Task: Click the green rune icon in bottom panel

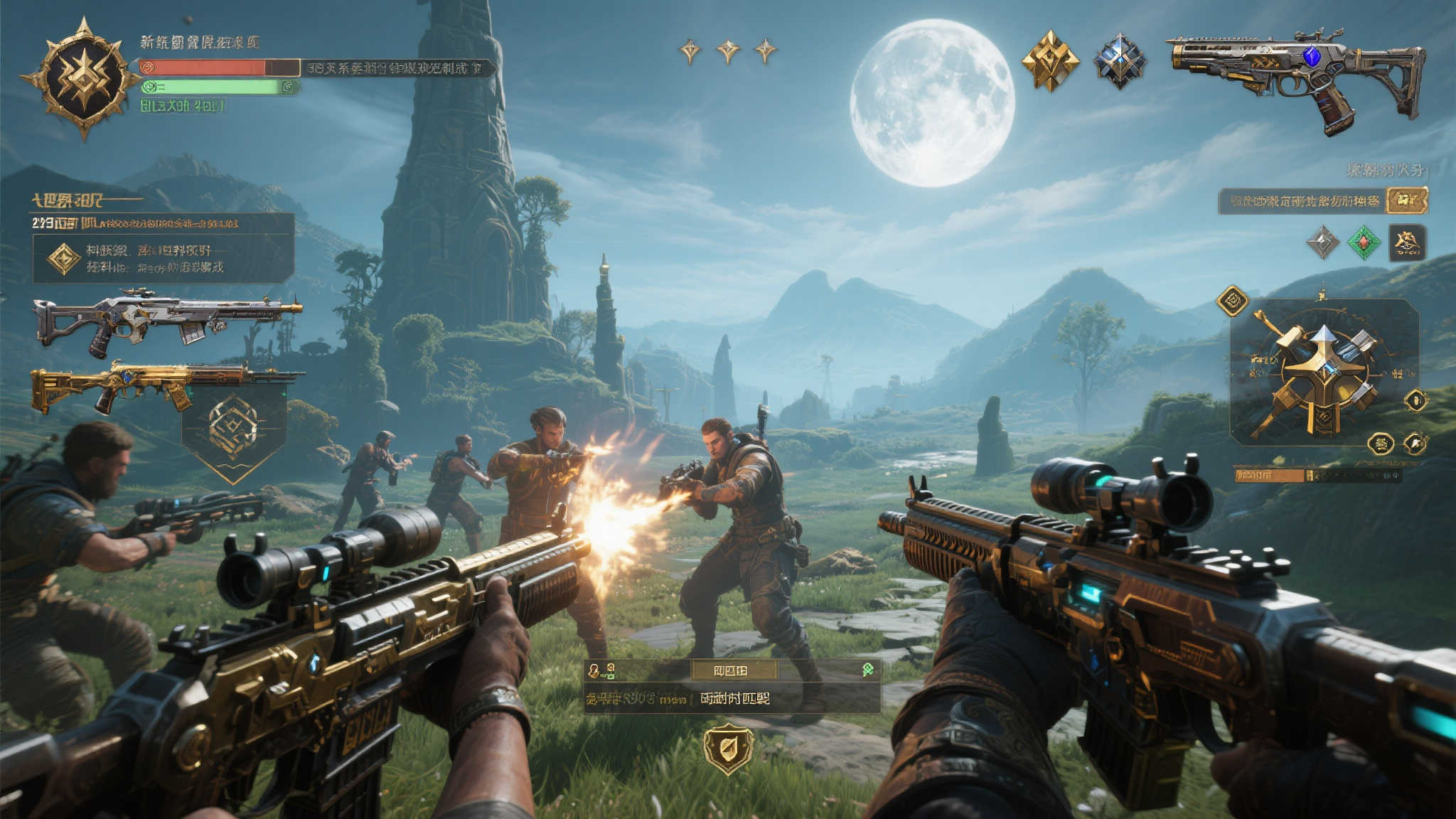Action: coord(867,669)
